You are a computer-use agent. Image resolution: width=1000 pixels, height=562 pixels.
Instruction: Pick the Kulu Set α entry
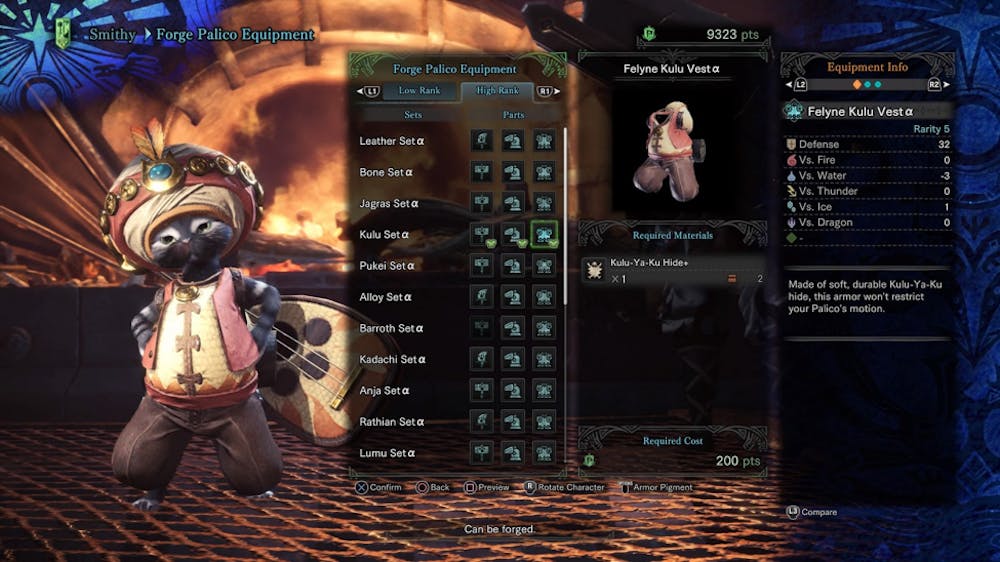[x=385, y=235]
